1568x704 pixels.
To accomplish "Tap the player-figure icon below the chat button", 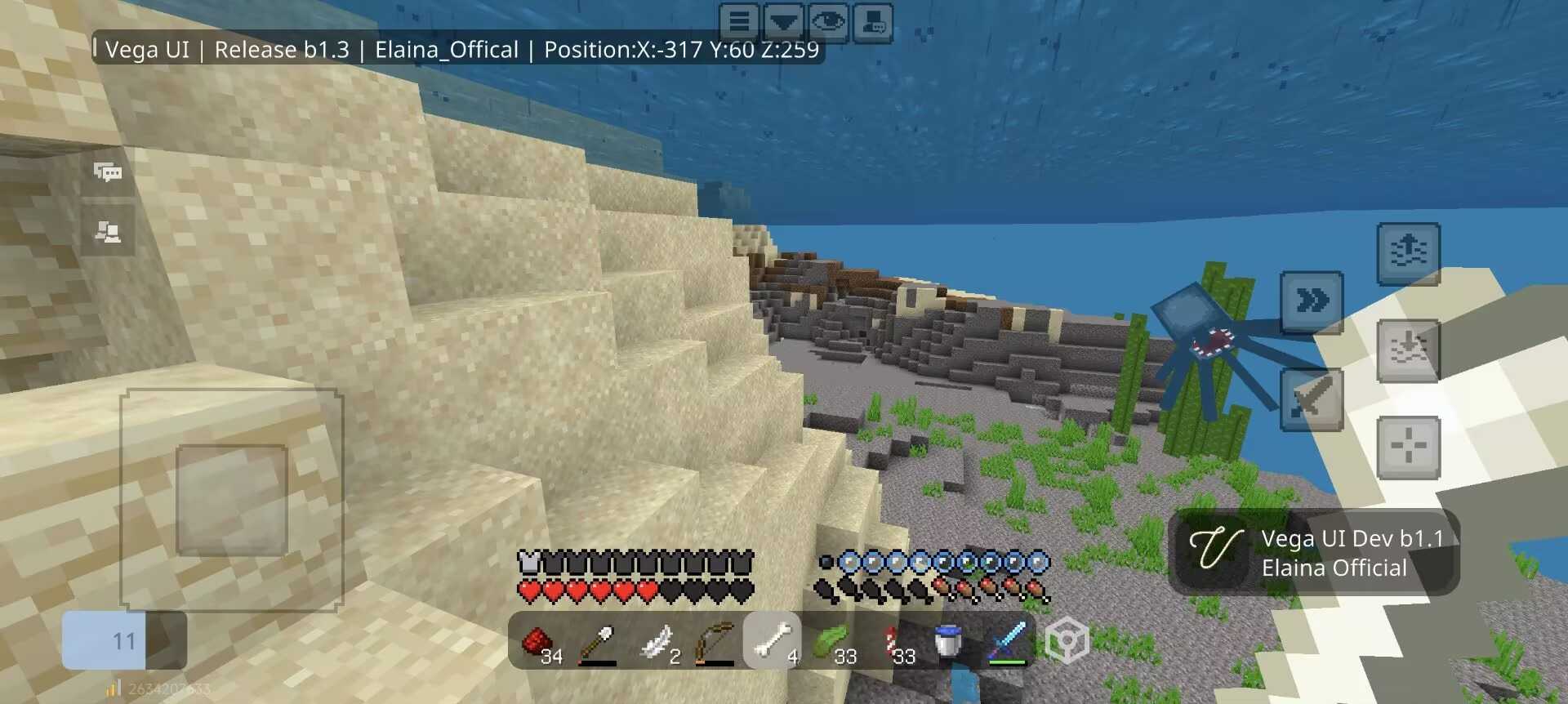I will pyautogui.click(x=108, y=233).
